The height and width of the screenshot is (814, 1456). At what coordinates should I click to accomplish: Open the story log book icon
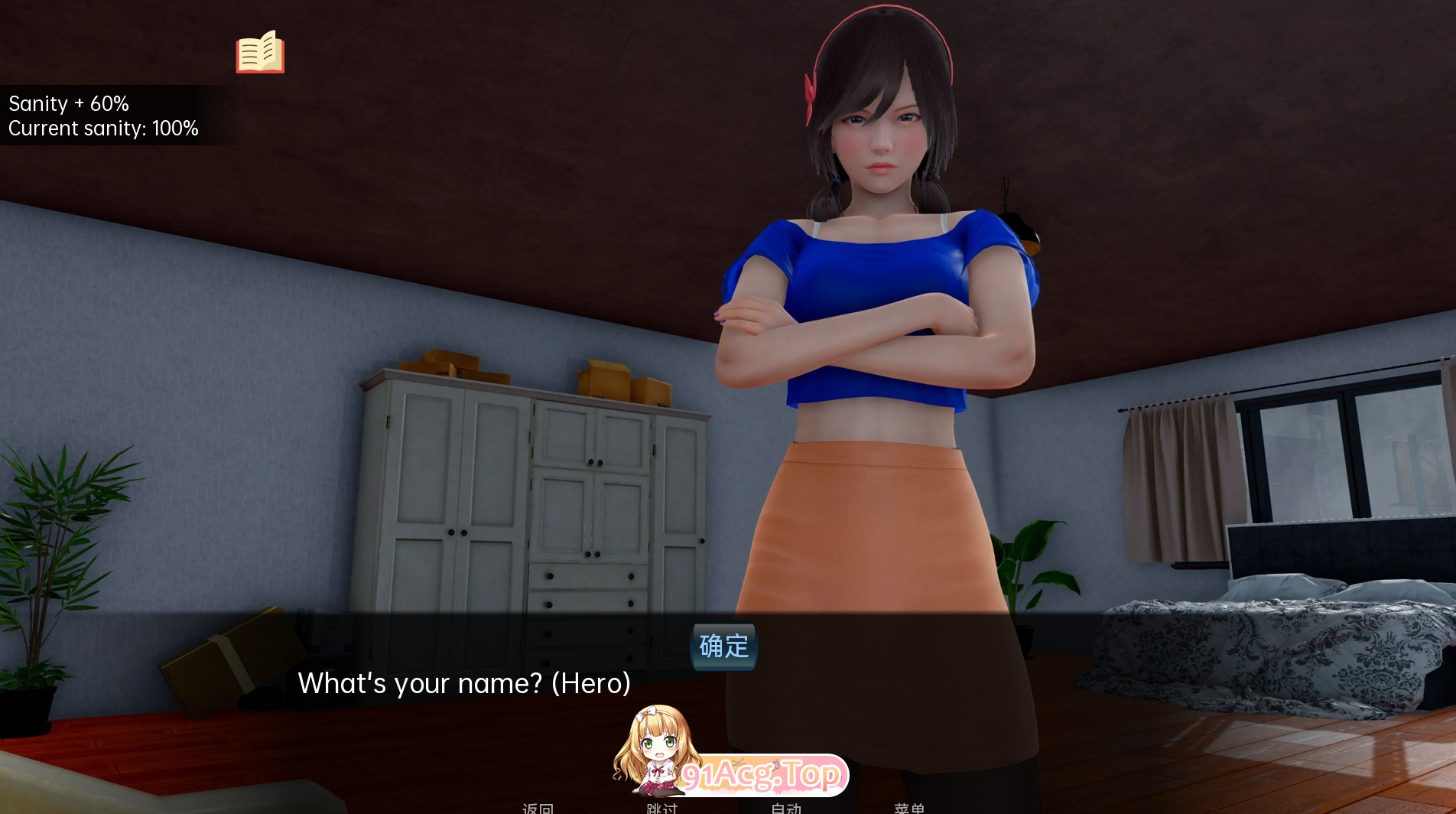[x=259, y=54]
